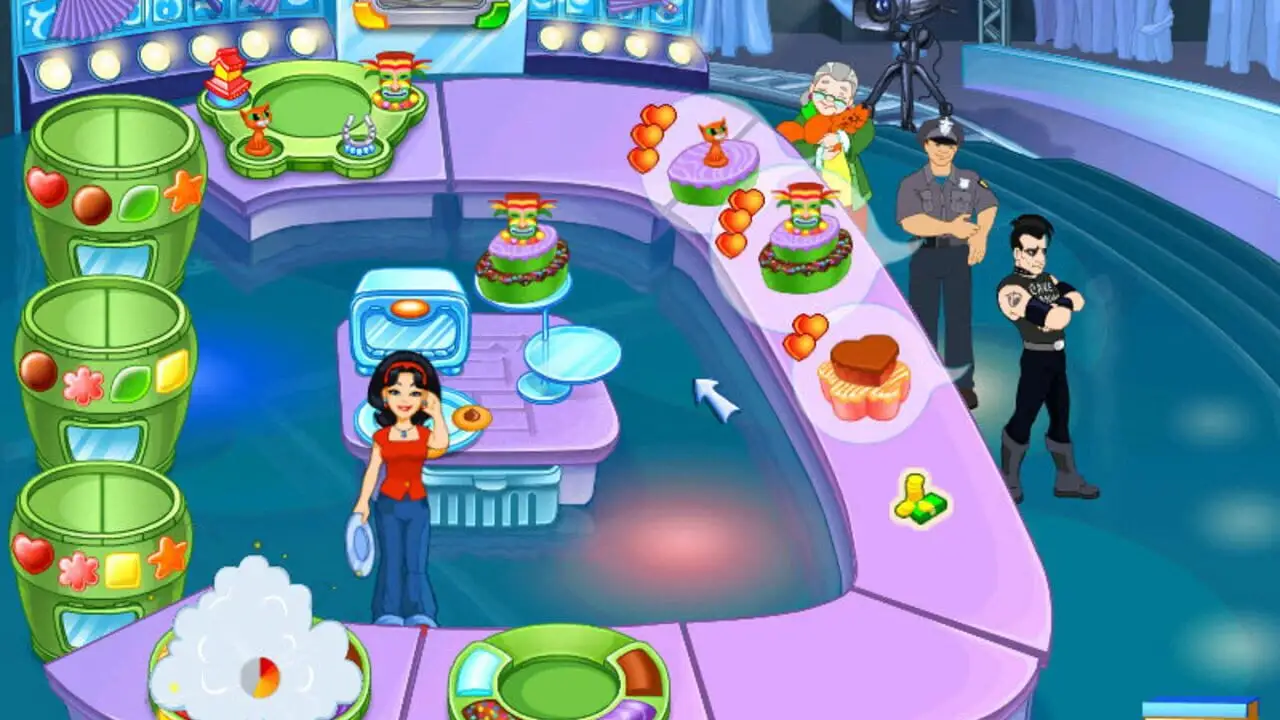Choose the orange star on the top barrel
This screenshot has height=720, width=1280.
(x=183, y=190)
